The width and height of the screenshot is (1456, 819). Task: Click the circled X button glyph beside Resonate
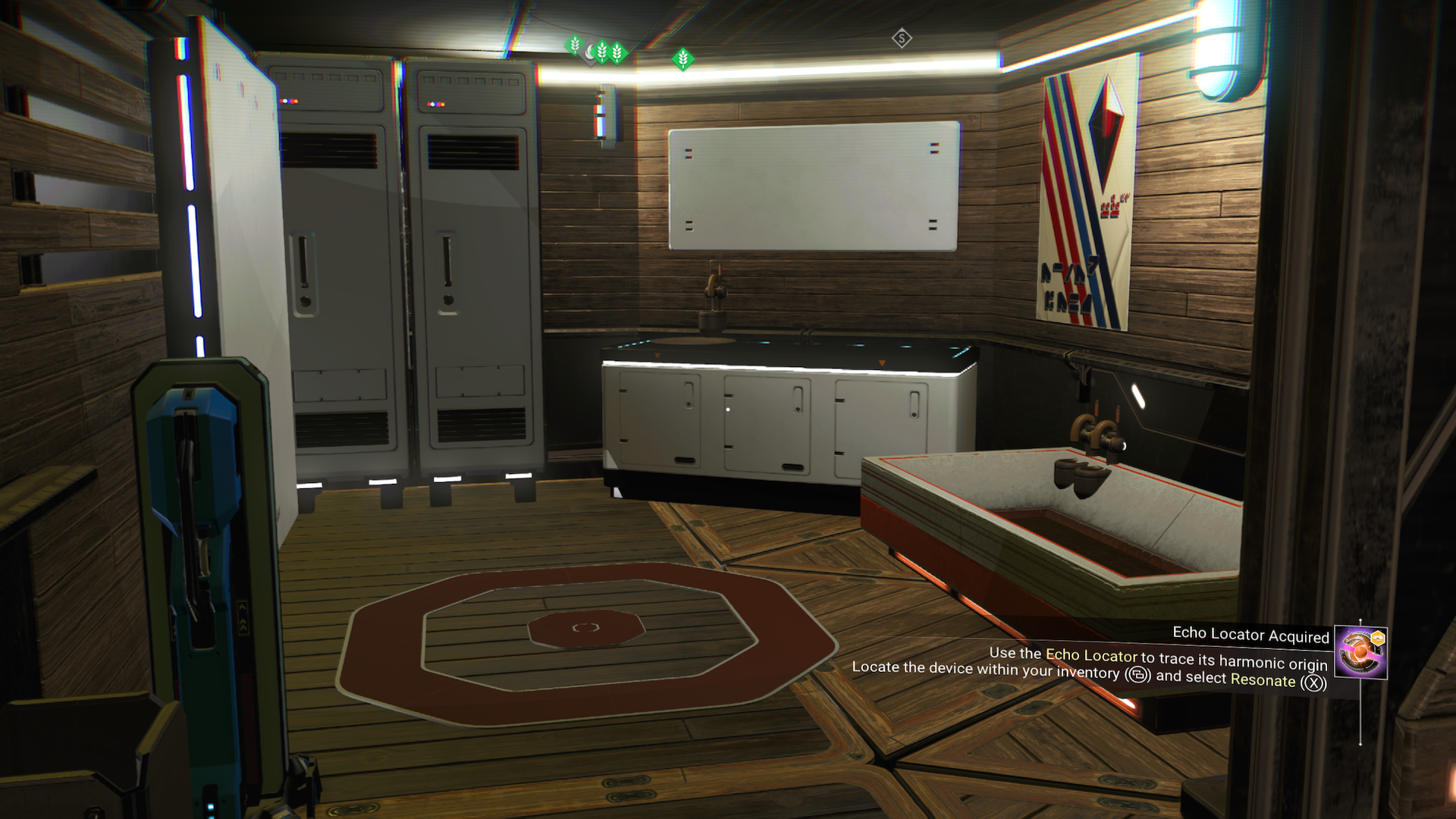tap(1314, 682)
